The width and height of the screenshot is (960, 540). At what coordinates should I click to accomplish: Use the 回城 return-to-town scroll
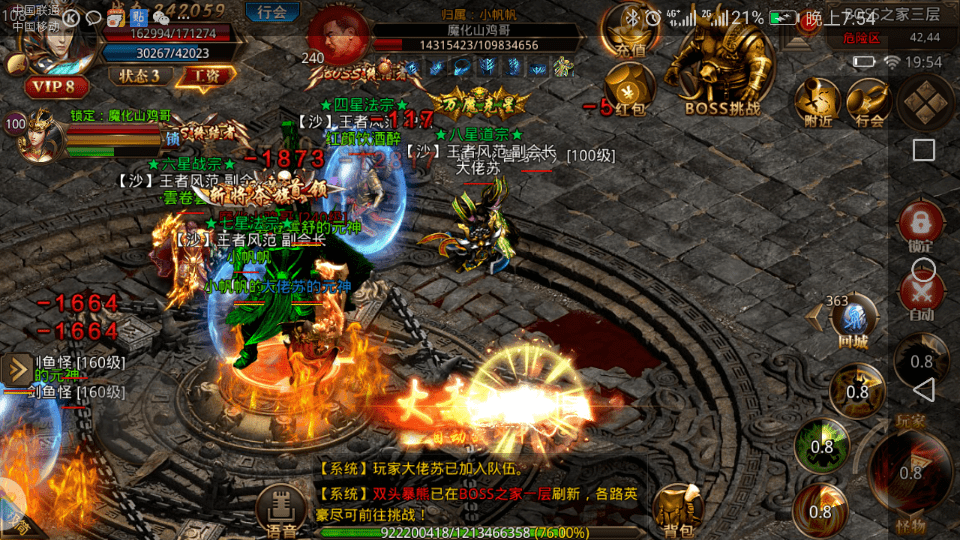pyautogui.click(x=852, y=320)
